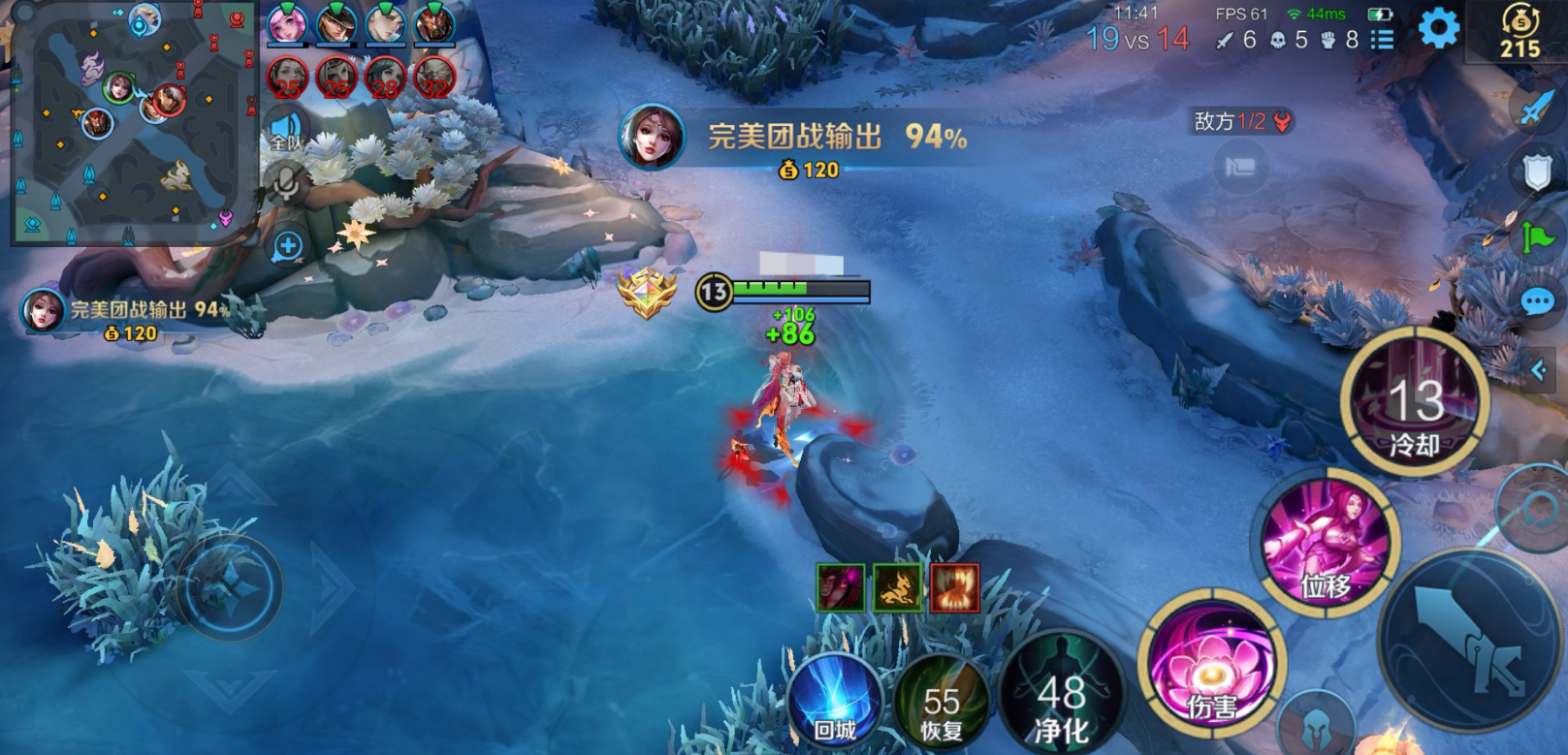Open the settings gear menu
Screen dimensions: 1568x755
pos(1438,28)
